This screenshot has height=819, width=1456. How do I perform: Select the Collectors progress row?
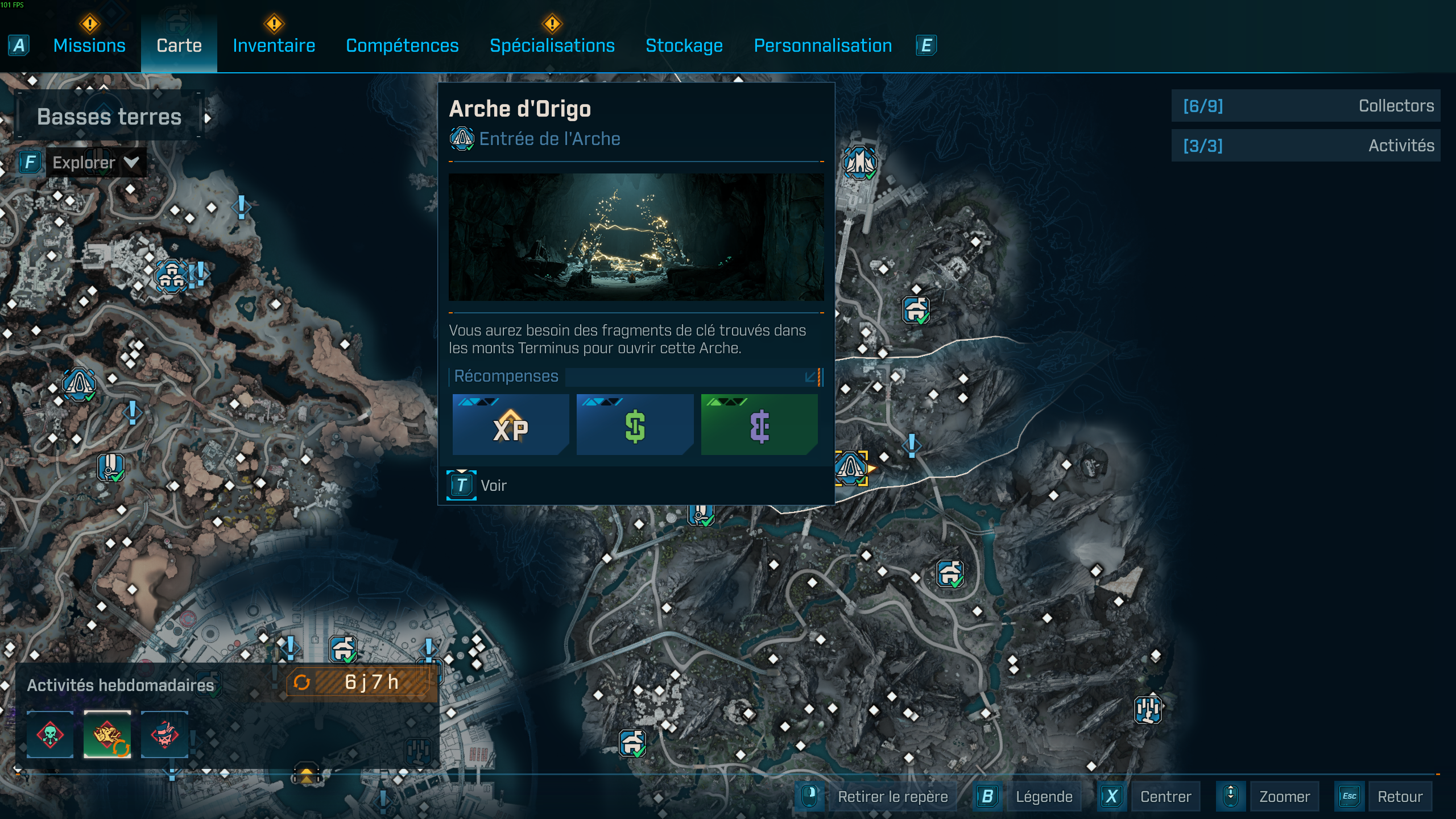tap(1306, 106)
